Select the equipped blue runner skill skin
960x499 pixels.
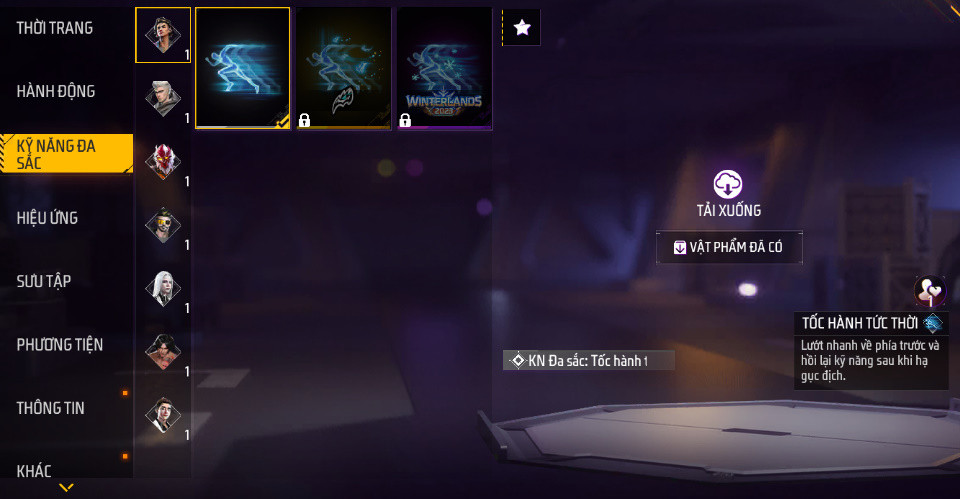(243, 68)
